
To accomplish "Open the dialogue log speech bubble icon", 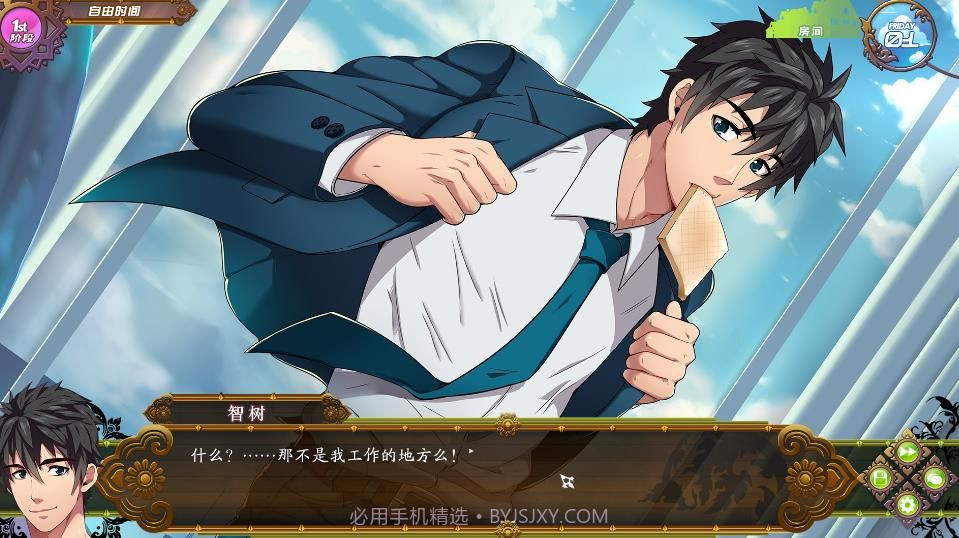I will pyautogui.click(x=934, y=479).
